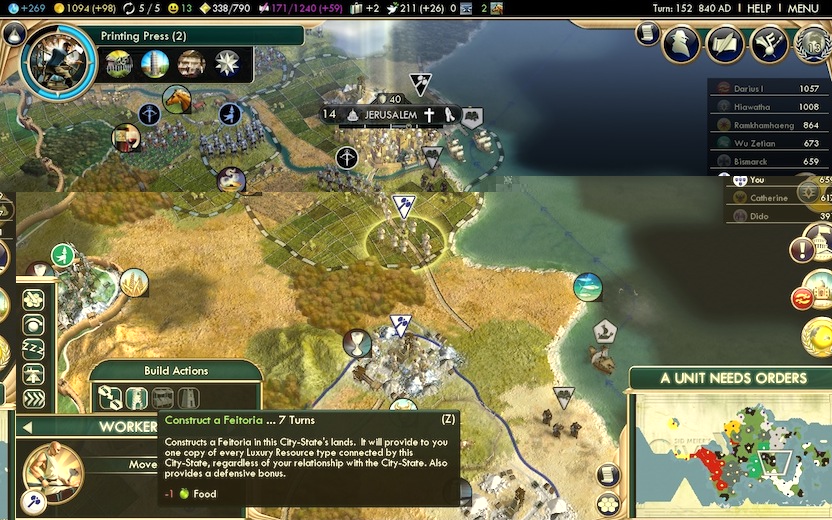Open the MENU in the top bar
The image size is (832, 520).
(x=802, y=8)
